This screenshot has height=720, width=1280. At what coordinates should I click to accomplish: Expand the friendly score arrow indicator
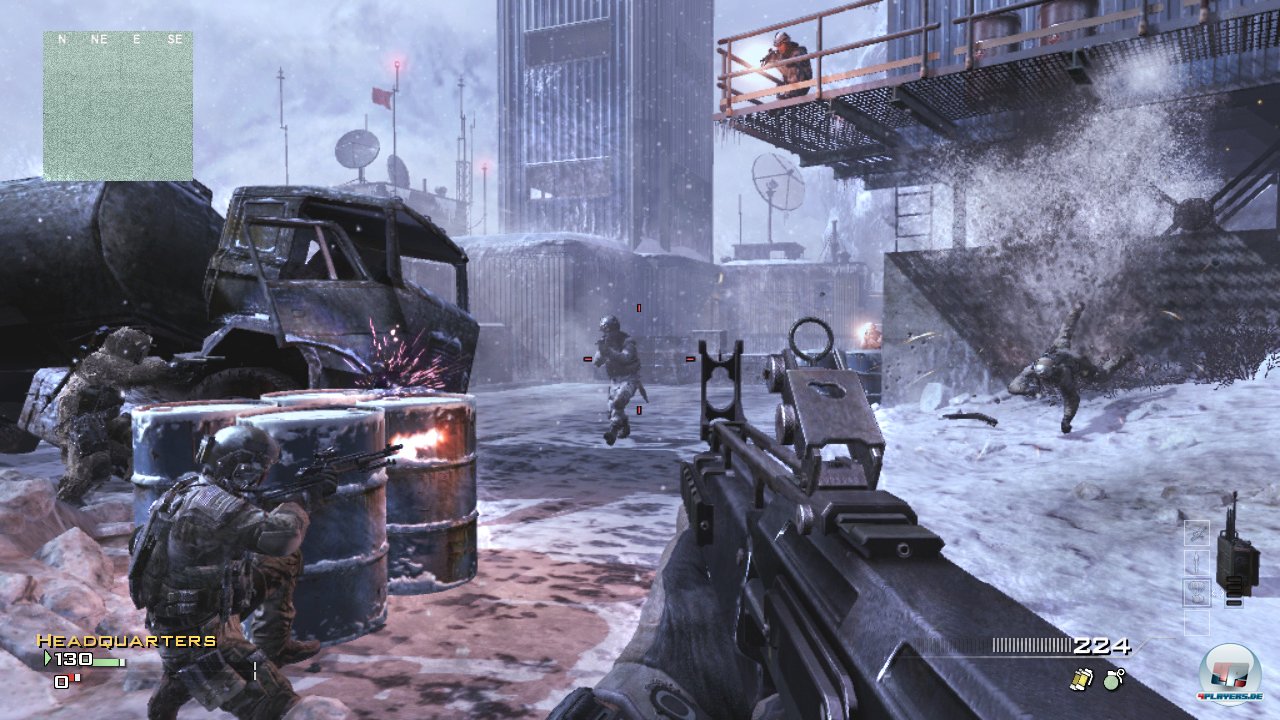click(48, 658)
